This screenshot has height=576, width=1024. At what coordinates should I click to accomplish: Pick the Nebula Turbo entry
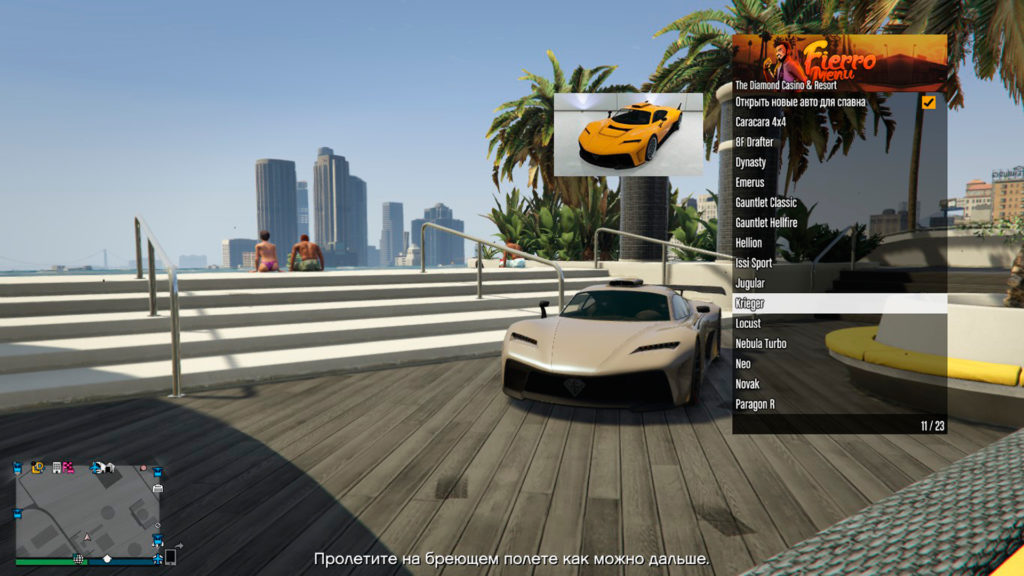pyautogui.click(x=761, y=344)
